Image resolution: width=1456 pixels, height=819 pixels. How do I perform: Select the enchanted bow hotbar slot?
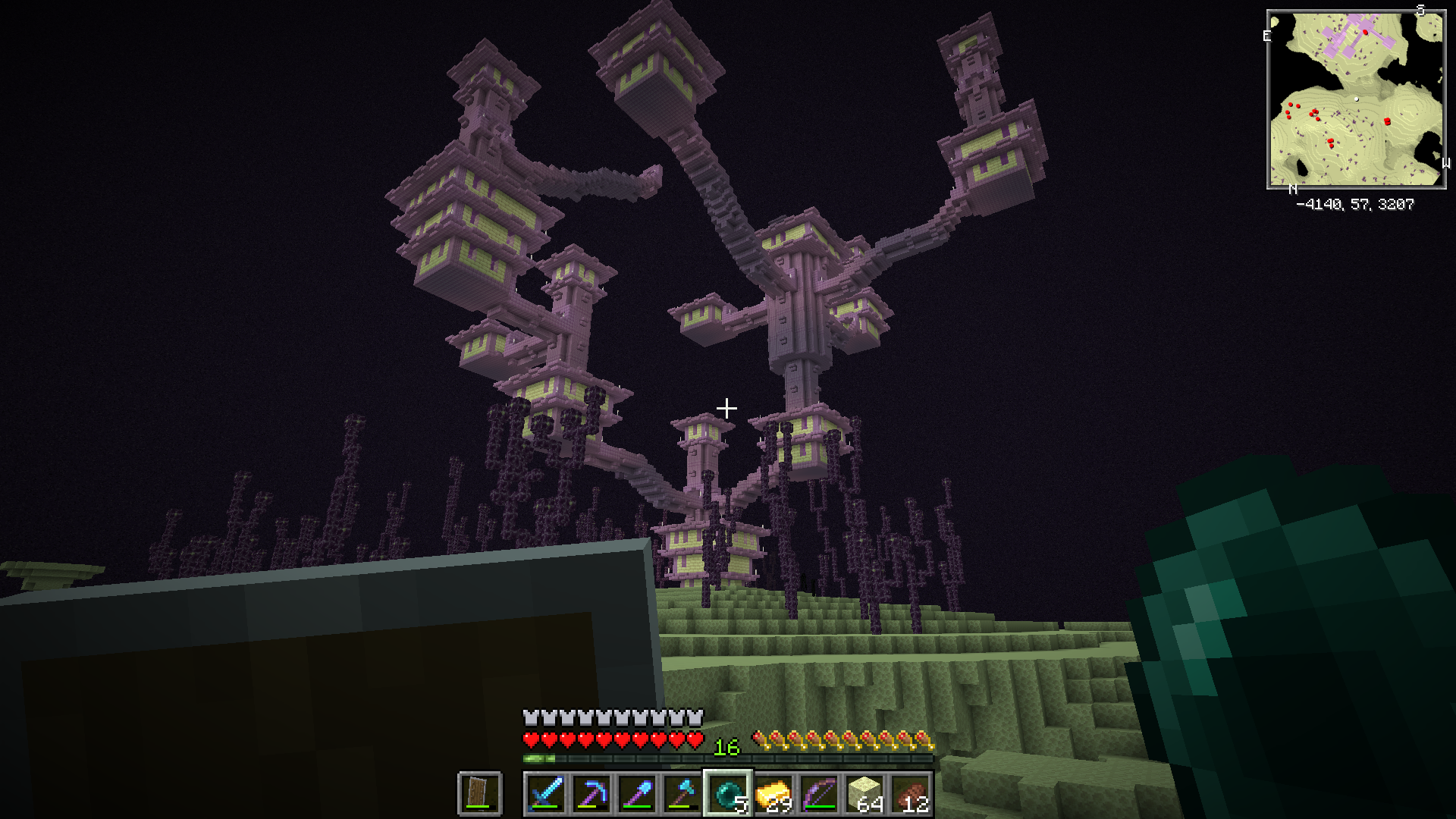point(819,793)
